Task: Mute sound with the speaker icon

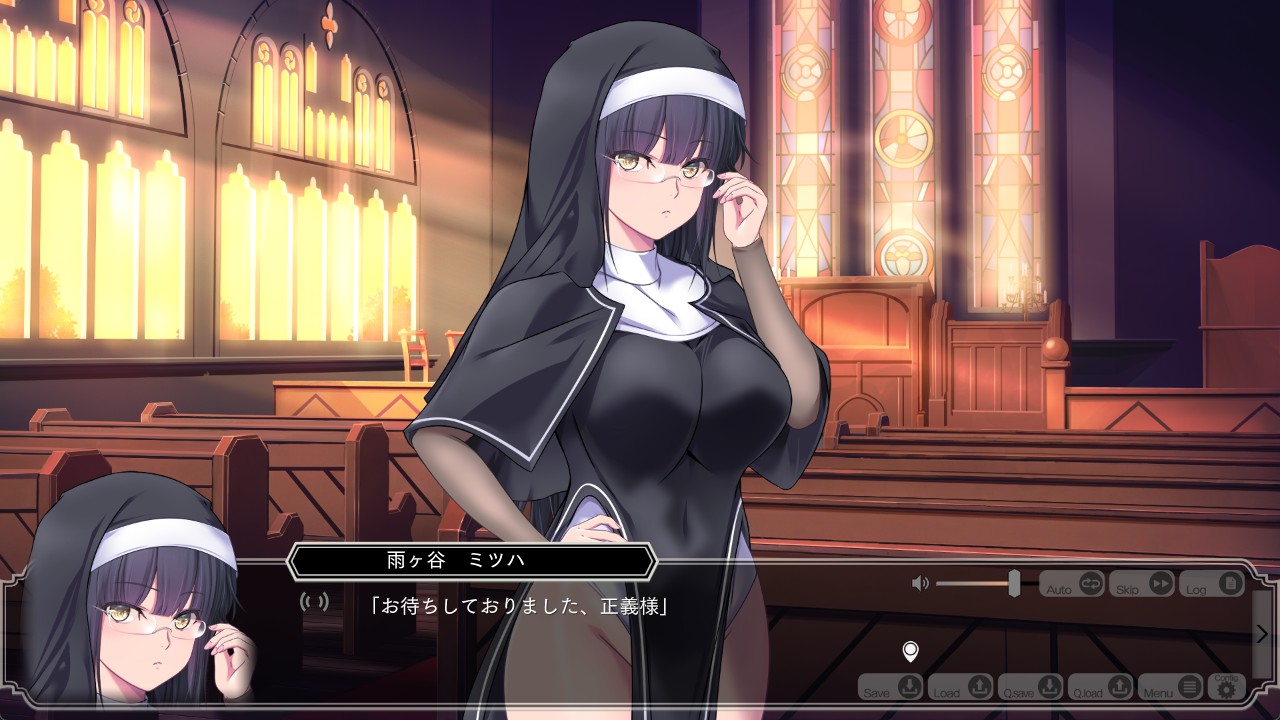Action: [920, 583]
